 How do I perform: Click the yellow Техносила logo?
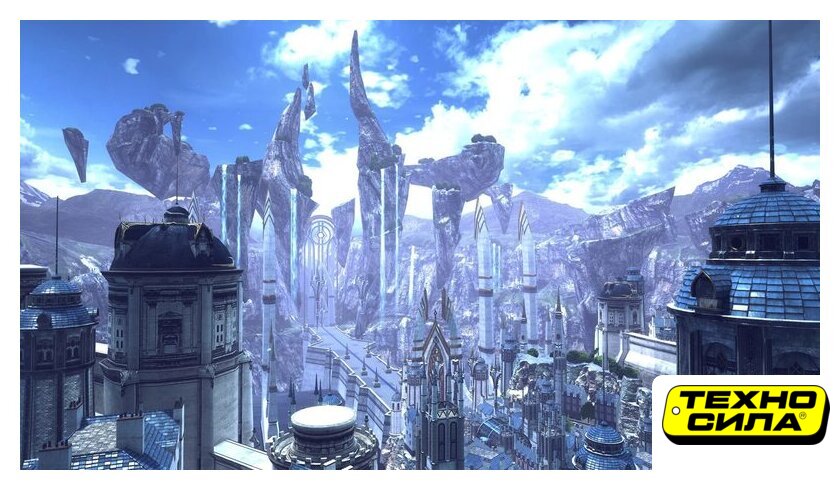(x=745, y=413)
